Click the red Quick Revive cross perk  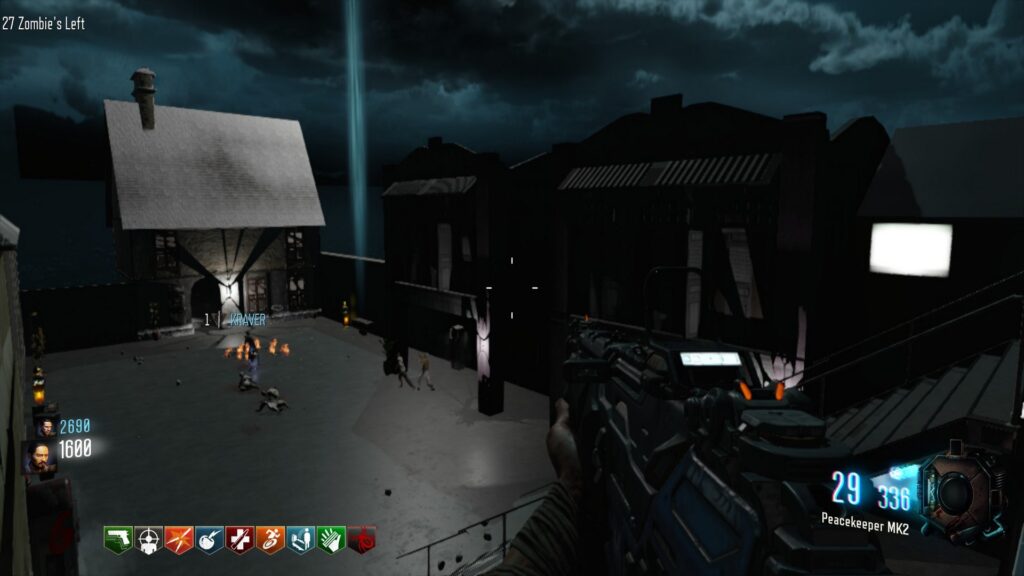(240, 539)
